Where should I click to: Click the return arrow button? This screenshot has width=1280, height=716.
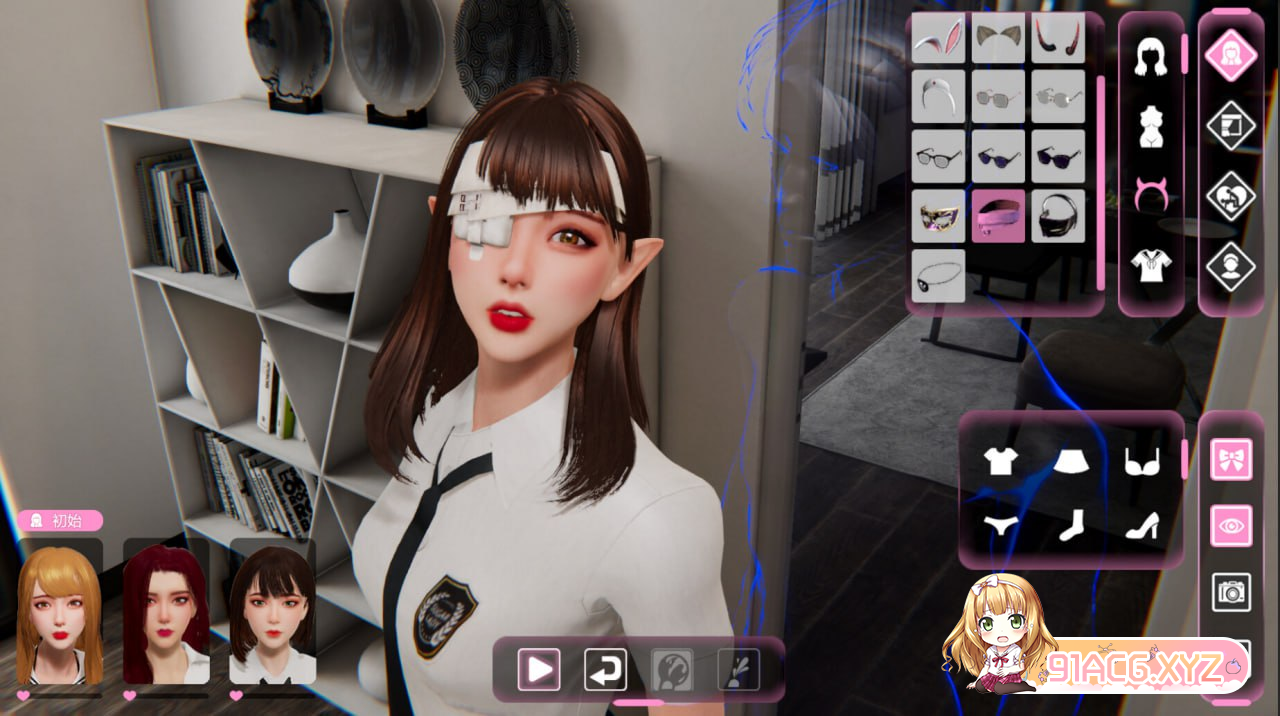pyautogui.click(x=605, y=669)
